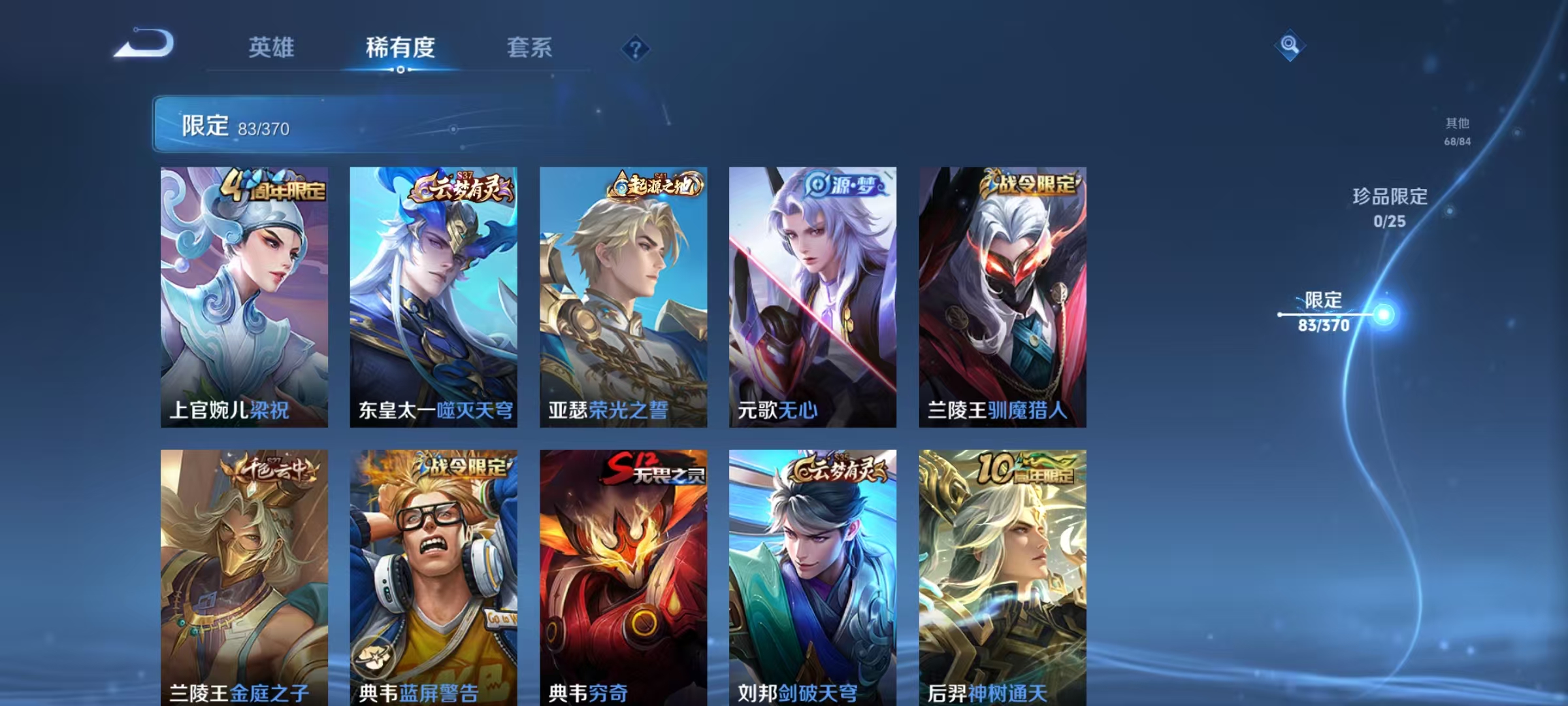Image resolution: width=1568 pixels, height=706 pixels.
Task: Select the 元歌 无心 skin
Action: [x=810, y=294]
